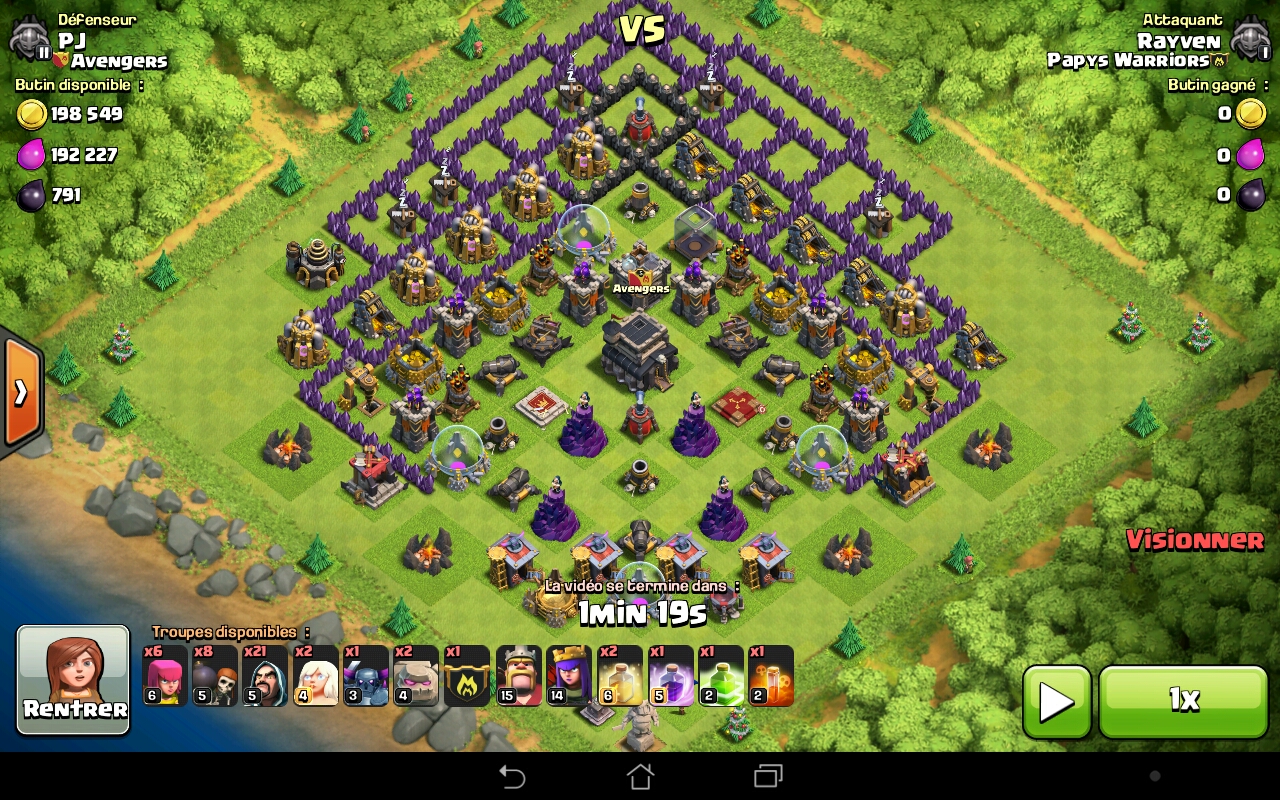Pick the P.E.K.K.A troop slot
The image size is (1280, 800).
tap(366, 676)
